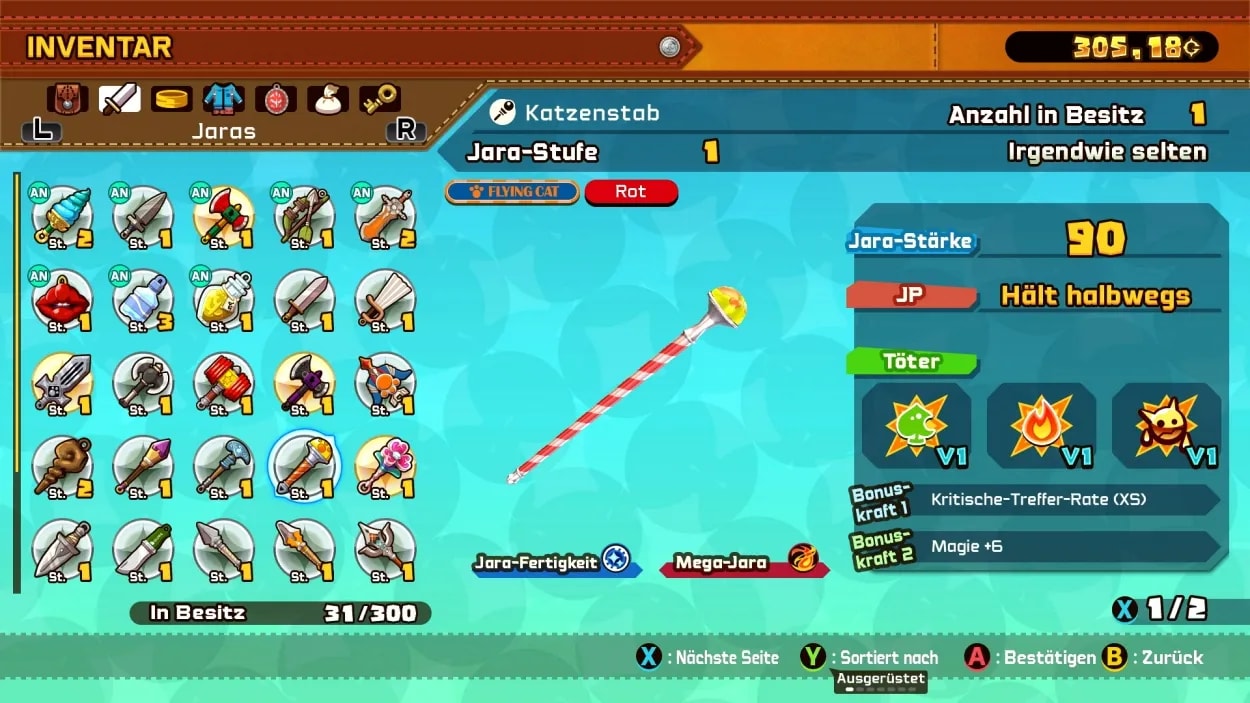Viewport: 1250px width, 703px height.
Task: Open the blue jacket clothing tab
Action: 223,98
